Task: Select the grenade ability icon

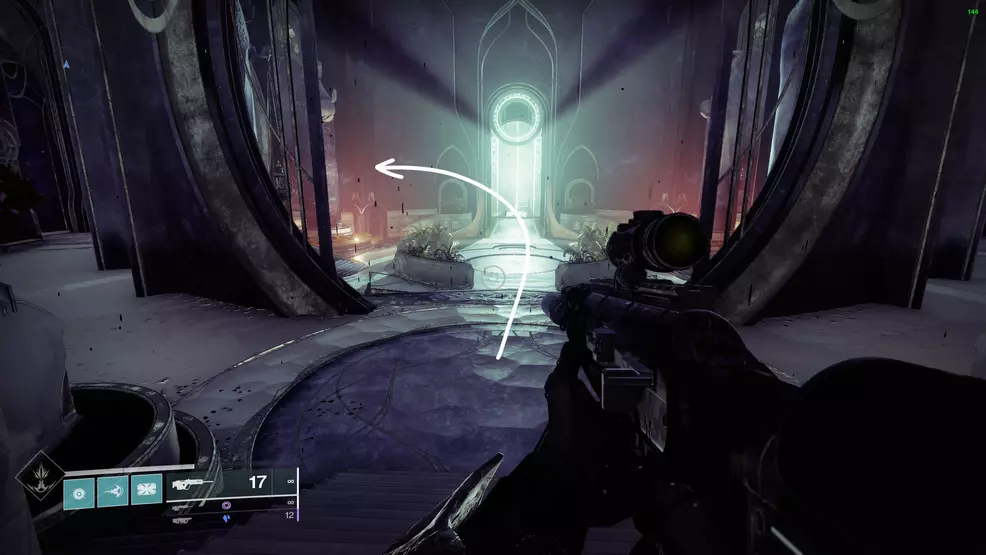Action: [x=80, y=491]
